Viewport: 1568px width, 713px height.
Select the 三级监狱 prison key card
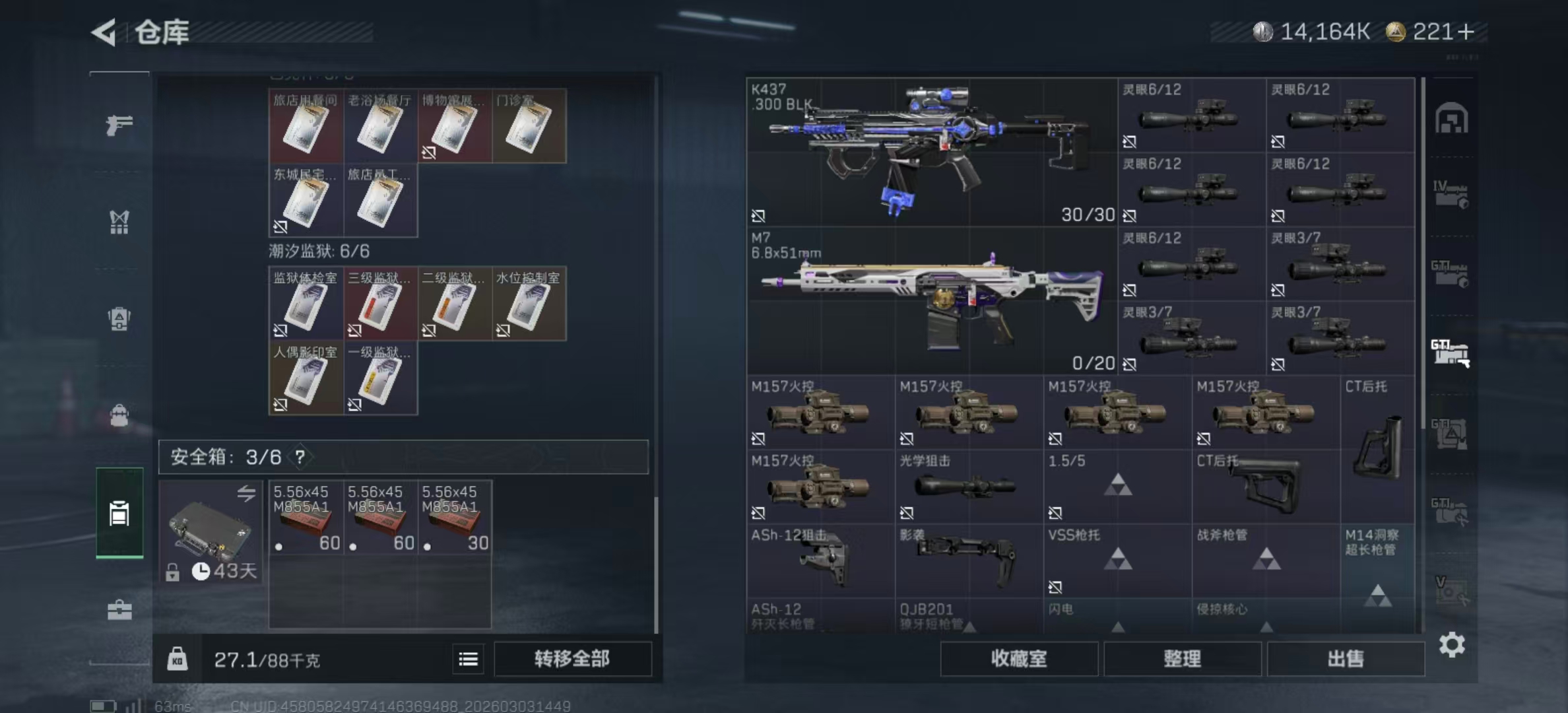380,304
